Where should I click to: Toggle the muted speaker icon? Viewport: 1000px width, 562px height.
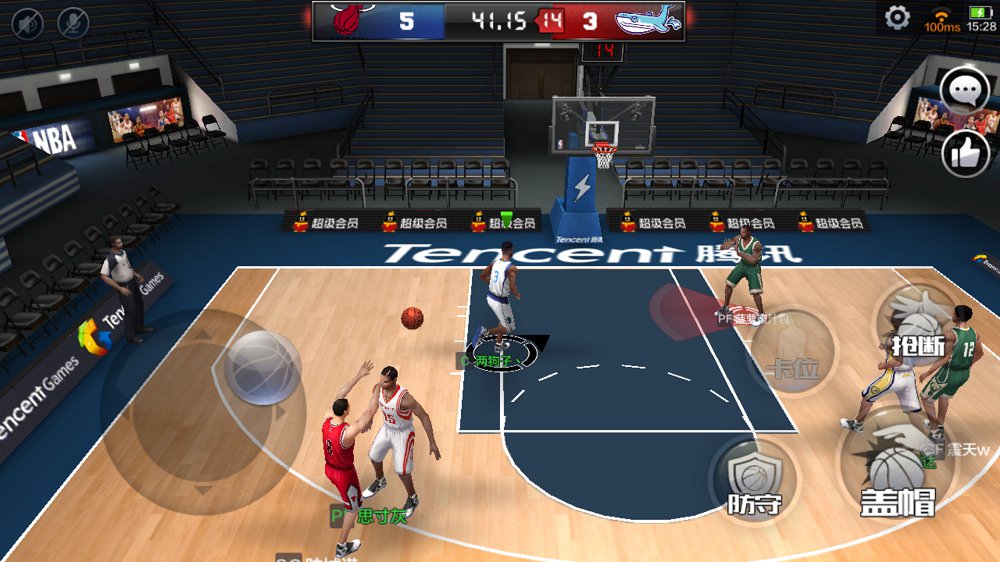[x=27, y=21]
